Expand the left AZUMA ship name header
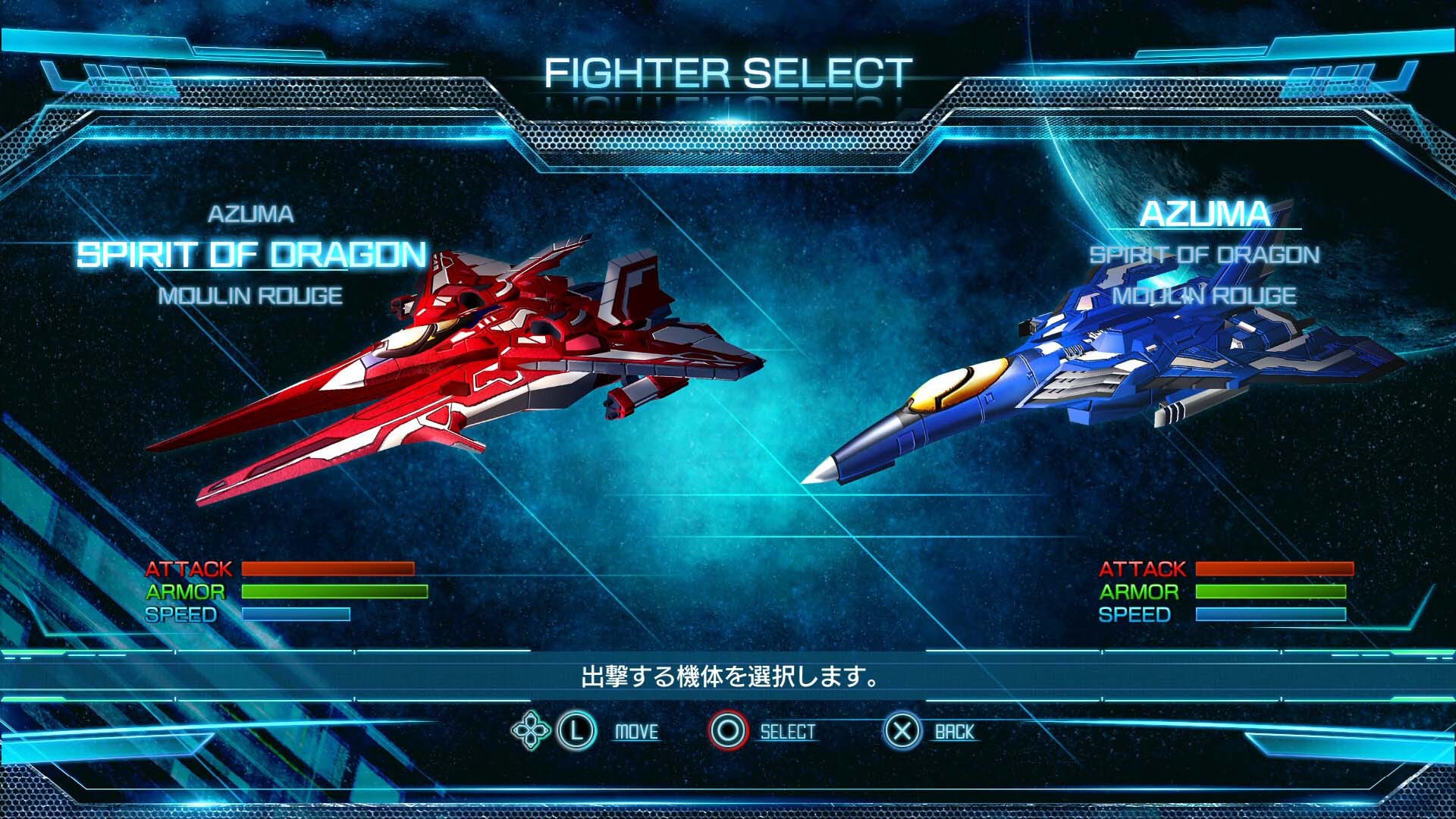 [253, 215]
